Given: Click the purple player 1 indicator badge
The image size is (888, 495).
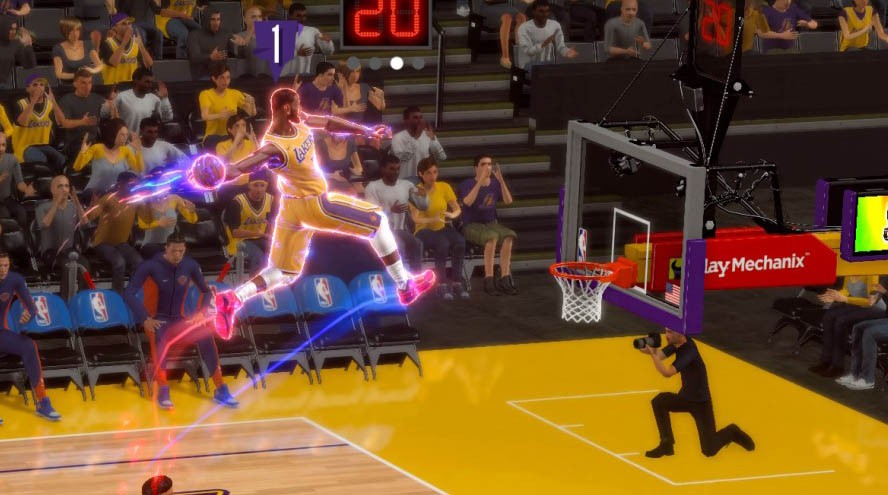Looking at the screenshot, I should 277,45.
